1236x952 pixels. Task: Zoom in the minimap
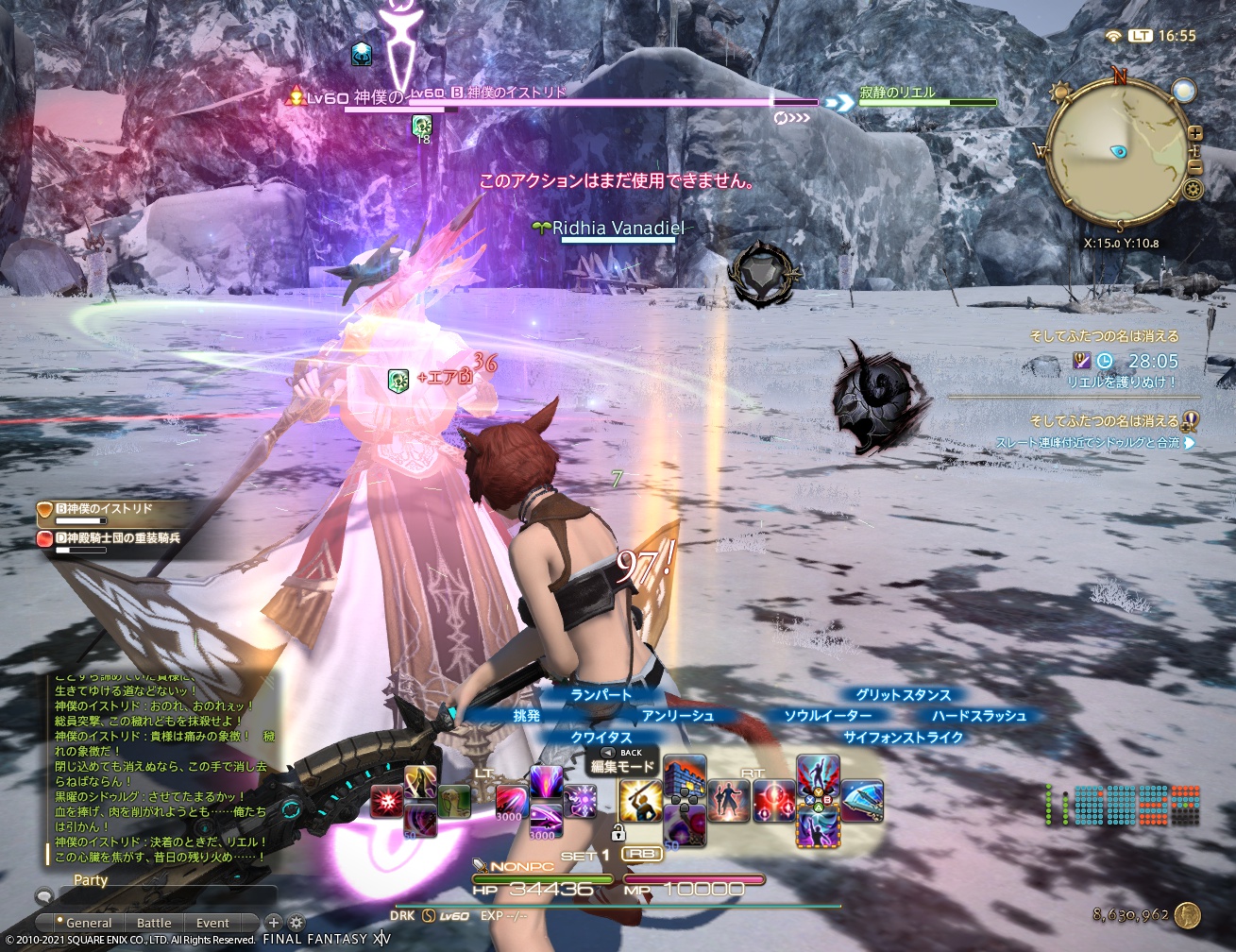tap(1195, 133)
